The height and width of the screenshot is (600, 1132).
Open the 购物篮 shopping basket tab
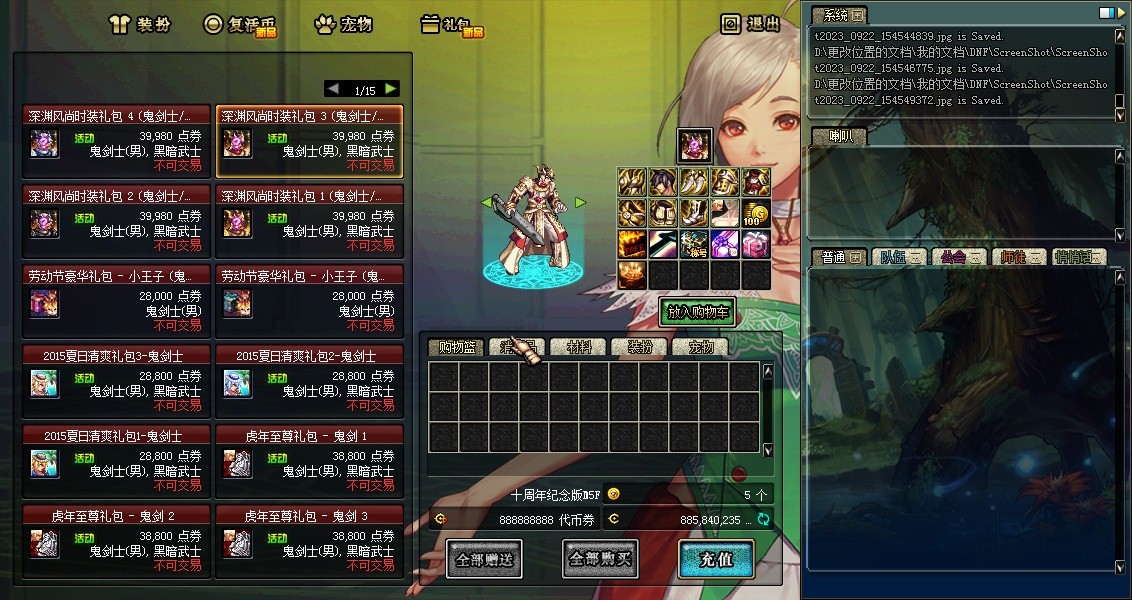[456, 348]
